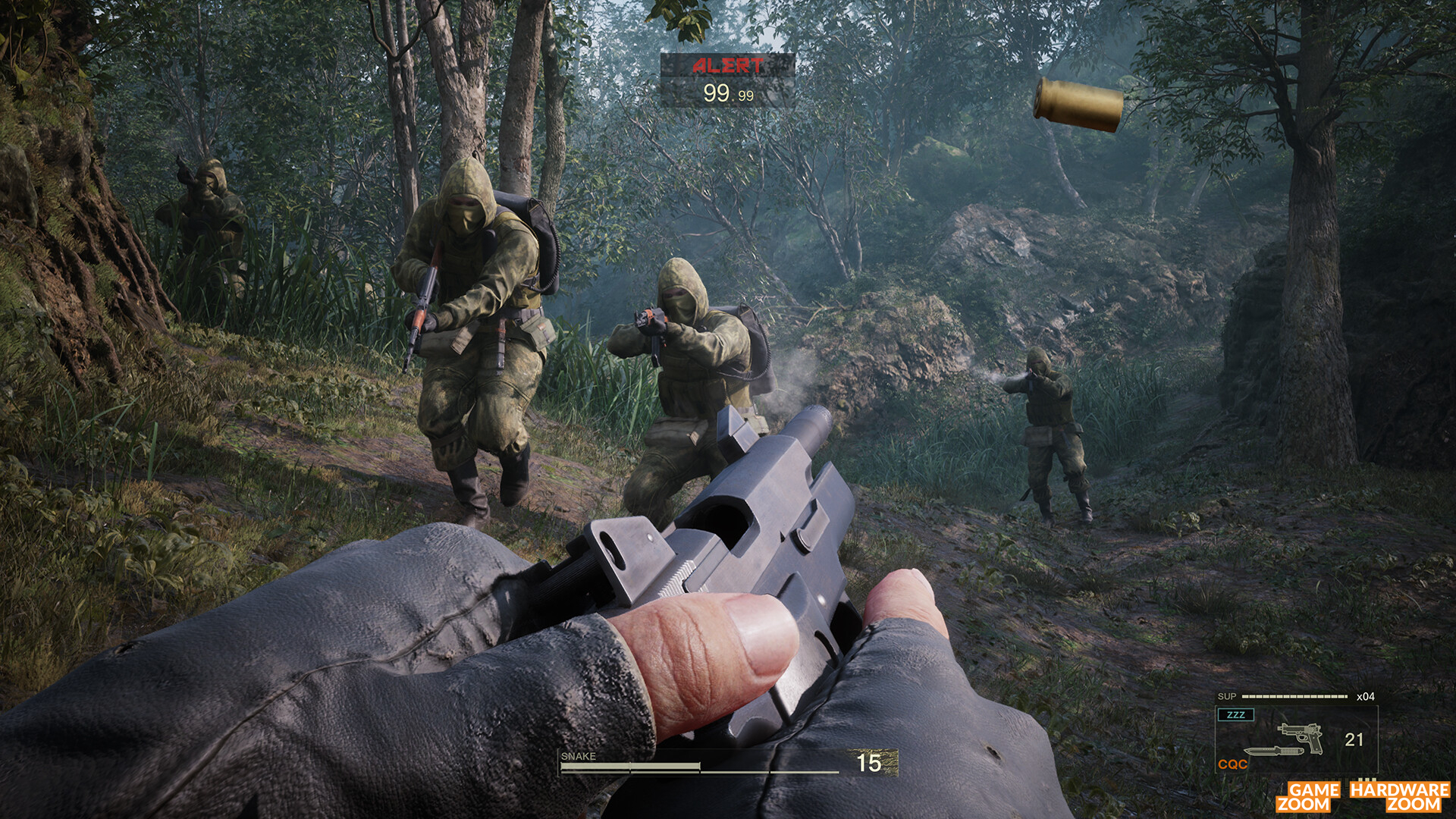Click the Hardware Zoom logo
Viewport: 1456px width, 819px height.
1399,796
